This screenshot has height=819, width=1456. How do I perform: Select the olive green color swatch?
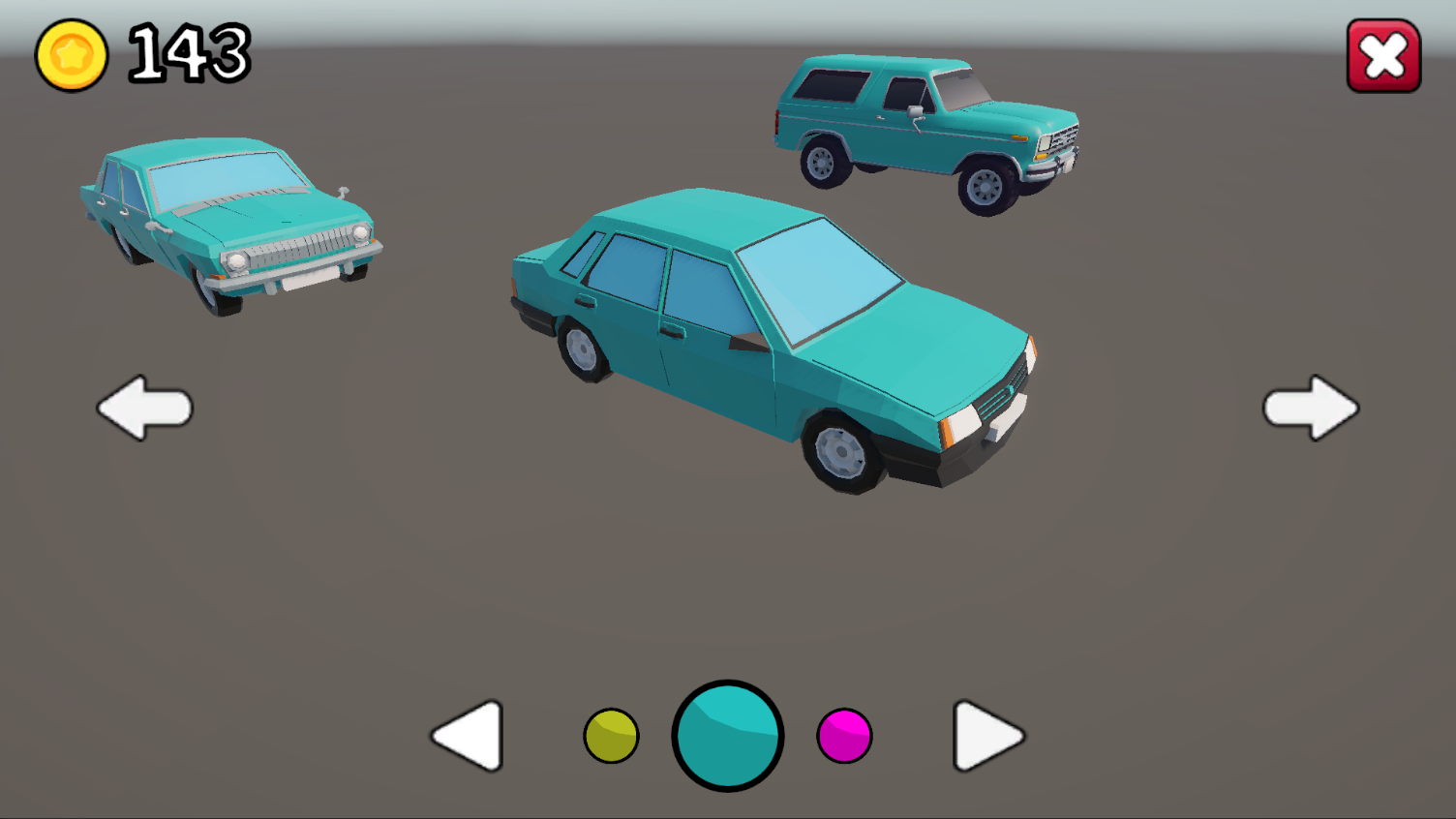pos(611,736)
